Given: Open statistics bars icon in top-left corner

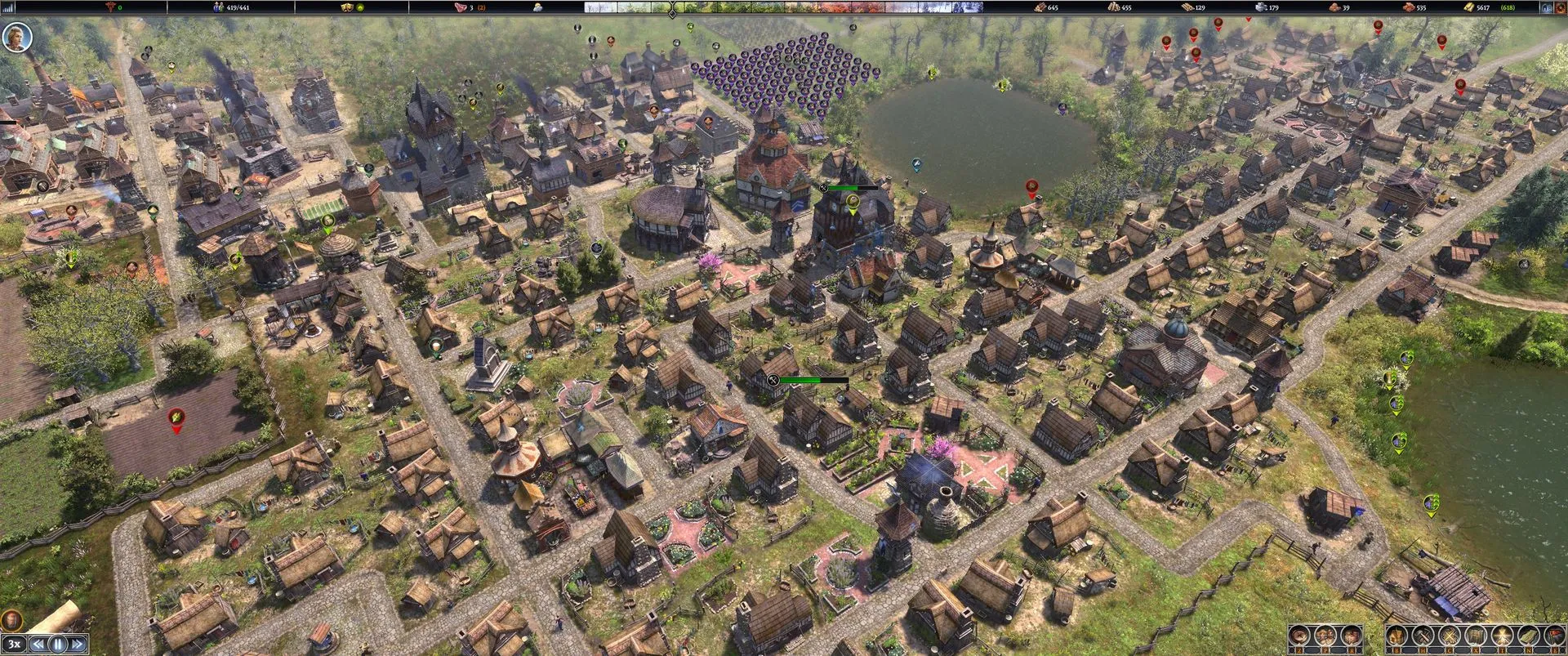Looking at the screenshot, I should (x=9, y=7).
